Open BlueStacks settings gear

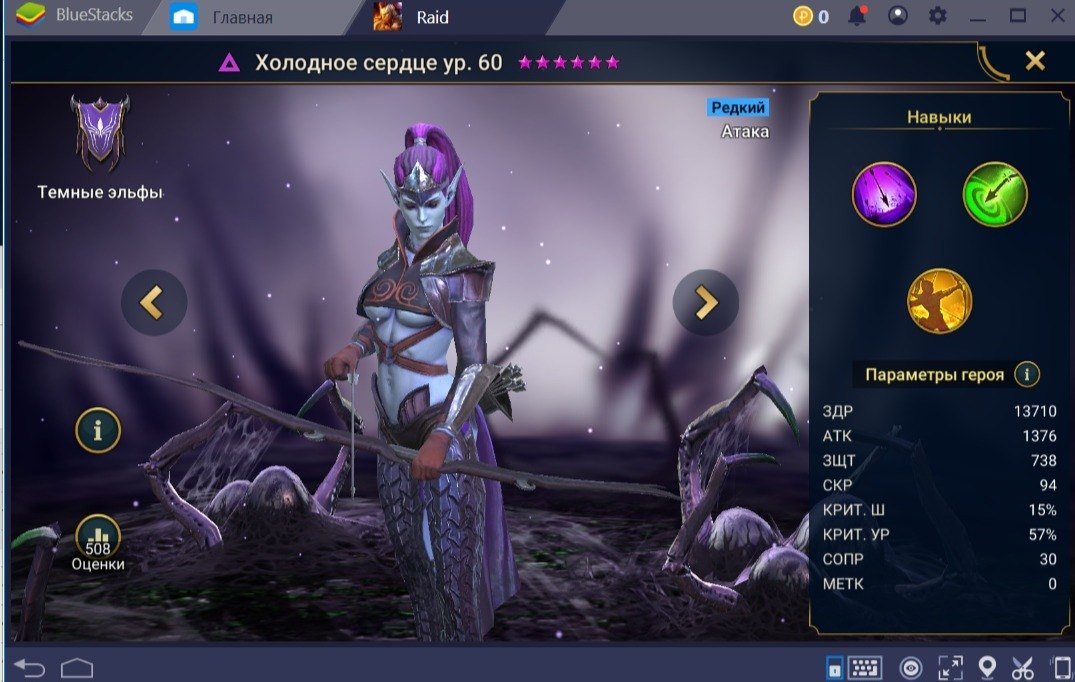click(x=937, y=16)
